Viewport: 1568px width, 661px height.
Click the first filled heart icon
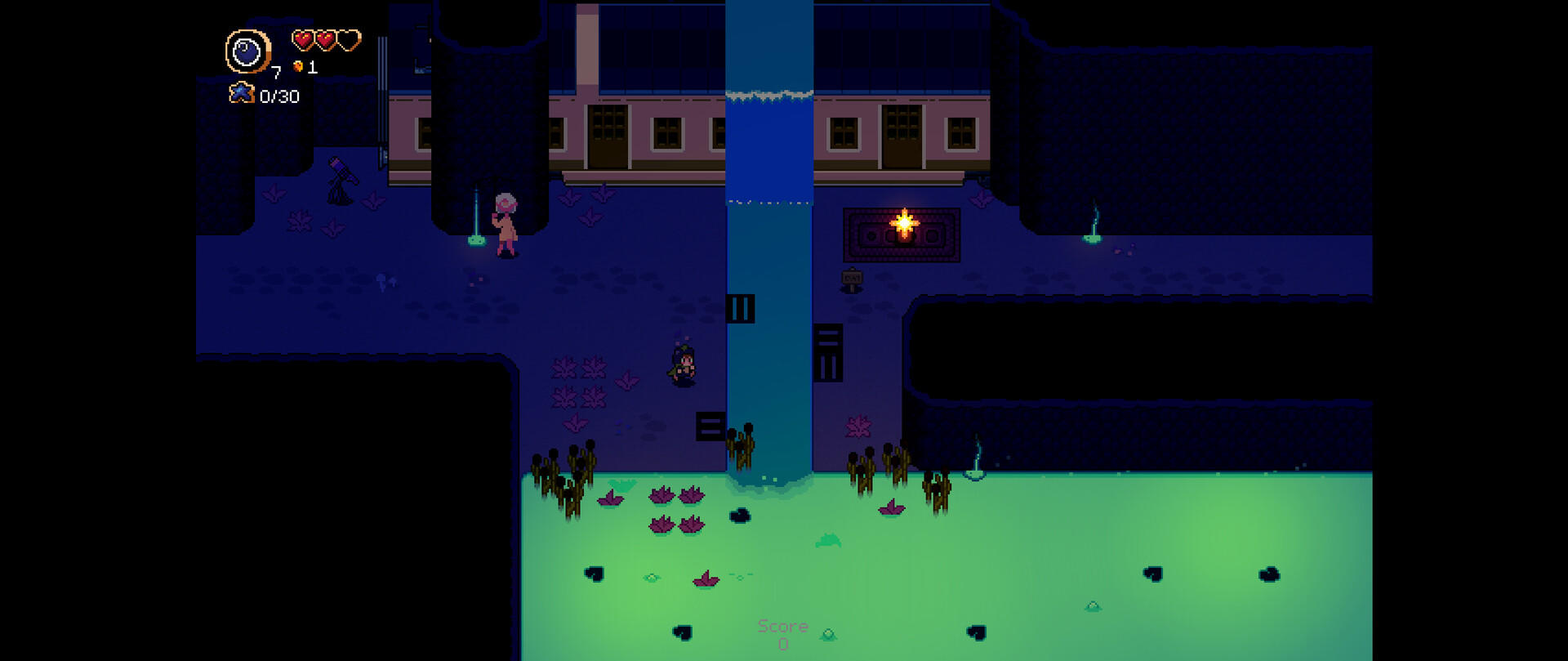tap(303, 38)
